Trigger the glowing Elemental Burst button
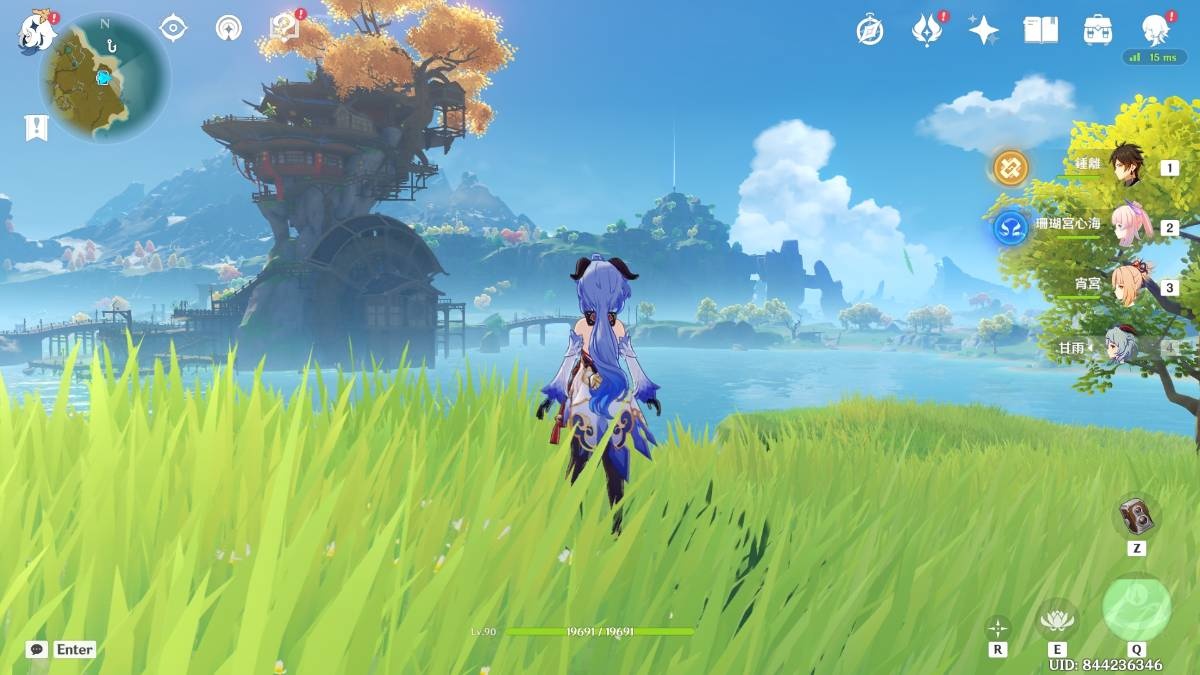 coord(1136,608)
